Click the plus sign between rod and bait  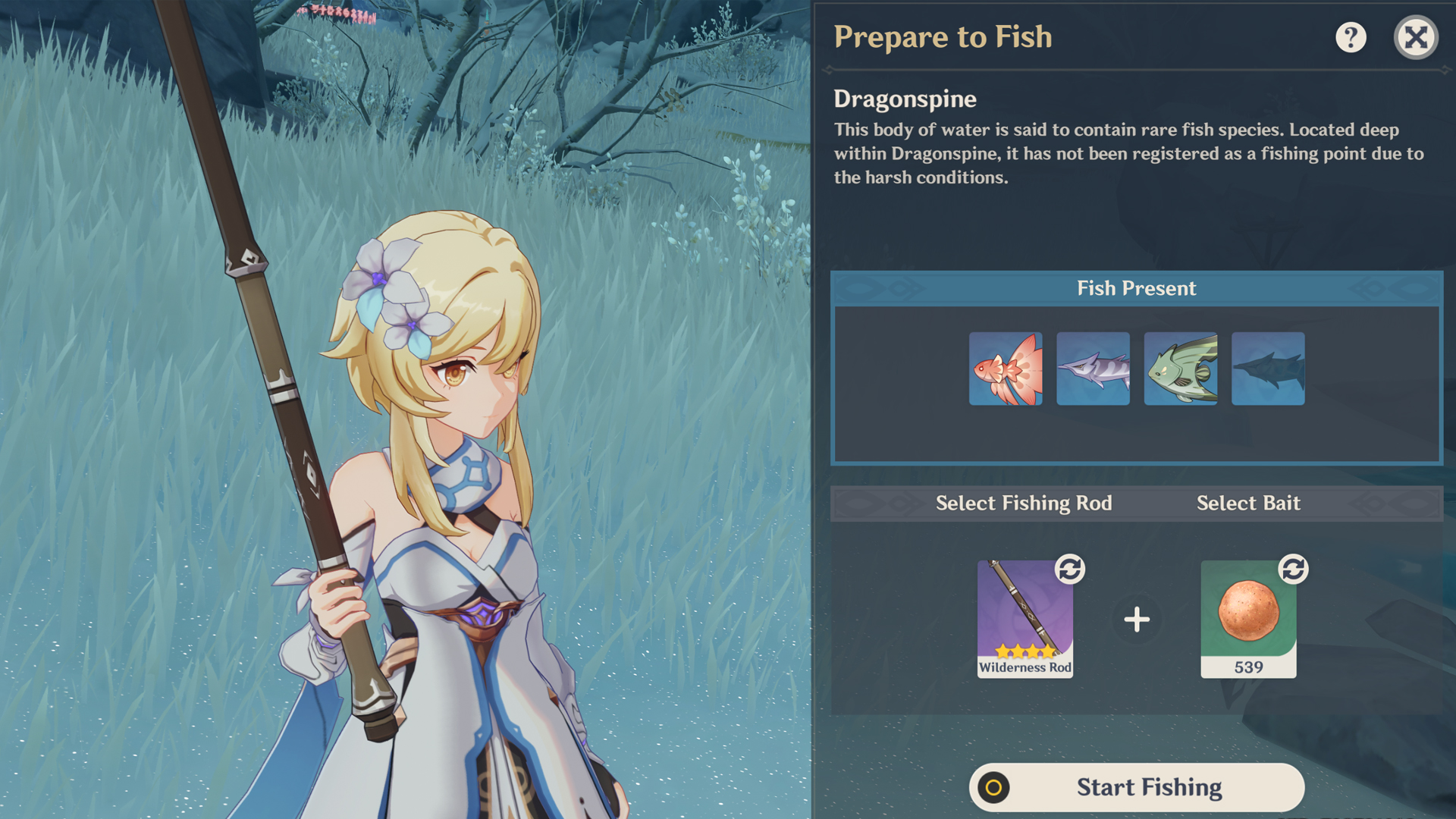1136,618
